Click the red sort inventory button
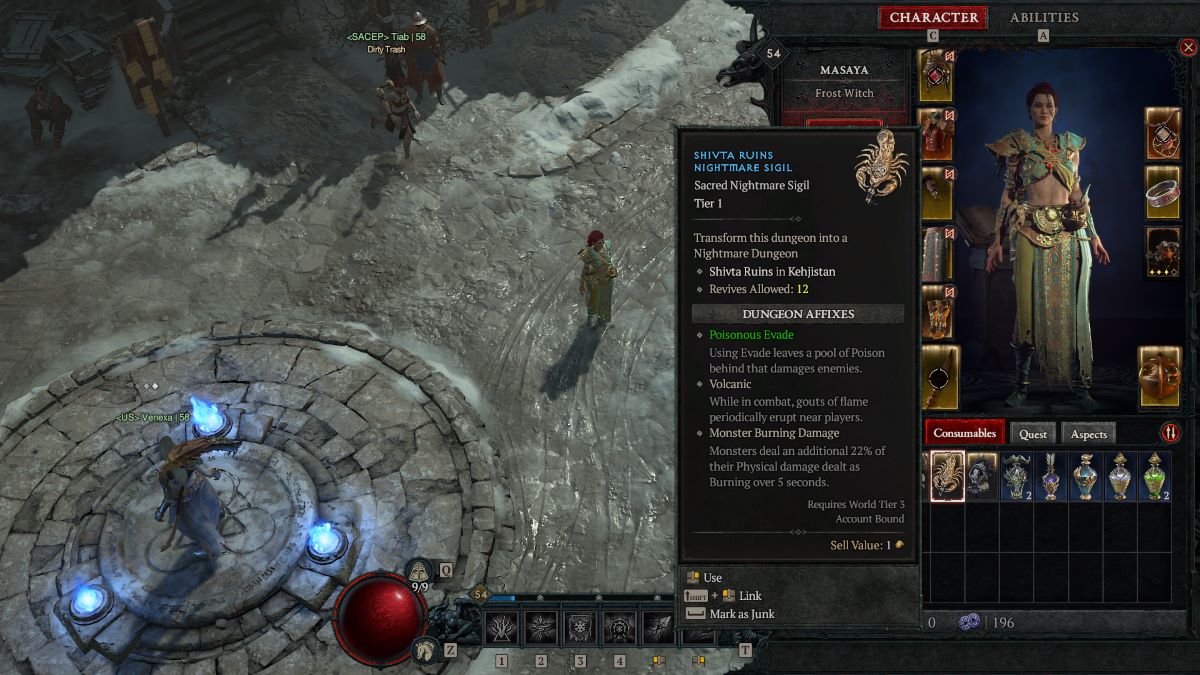Image resolution: width=1200 pixels, height=675 pixels. tap(1170, 433)
